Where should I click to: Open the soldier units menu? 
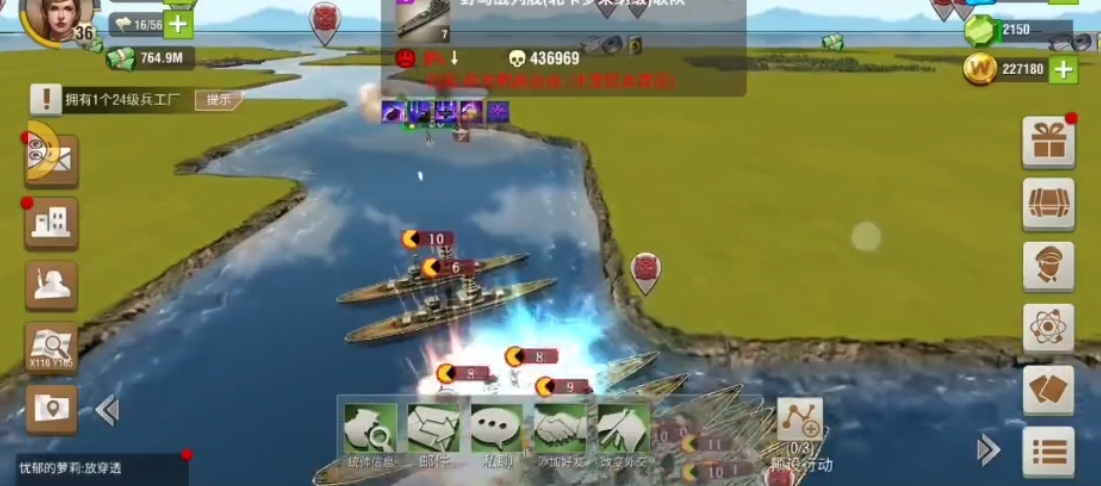51,286
